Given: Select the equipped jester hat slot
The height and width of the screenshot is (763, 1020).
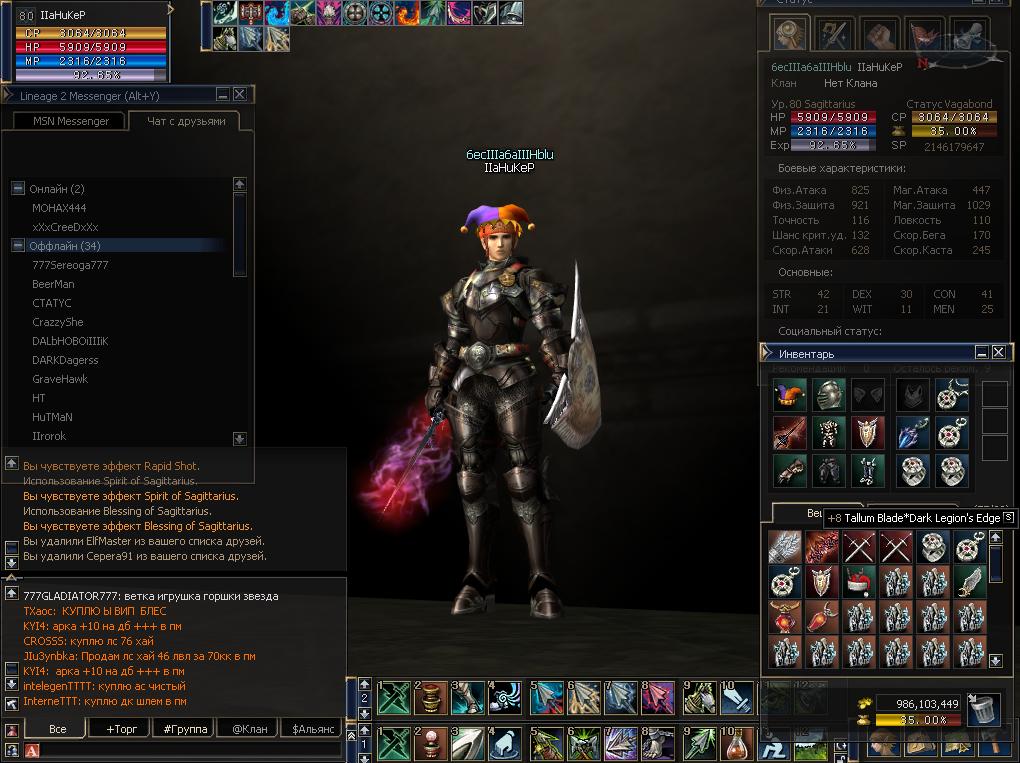Looking at the screenshot, I should pos(789,395).
